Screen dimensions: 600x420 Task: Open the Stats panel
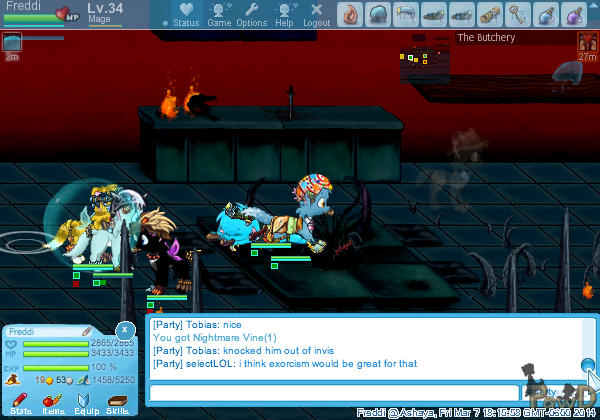point(21,403)
